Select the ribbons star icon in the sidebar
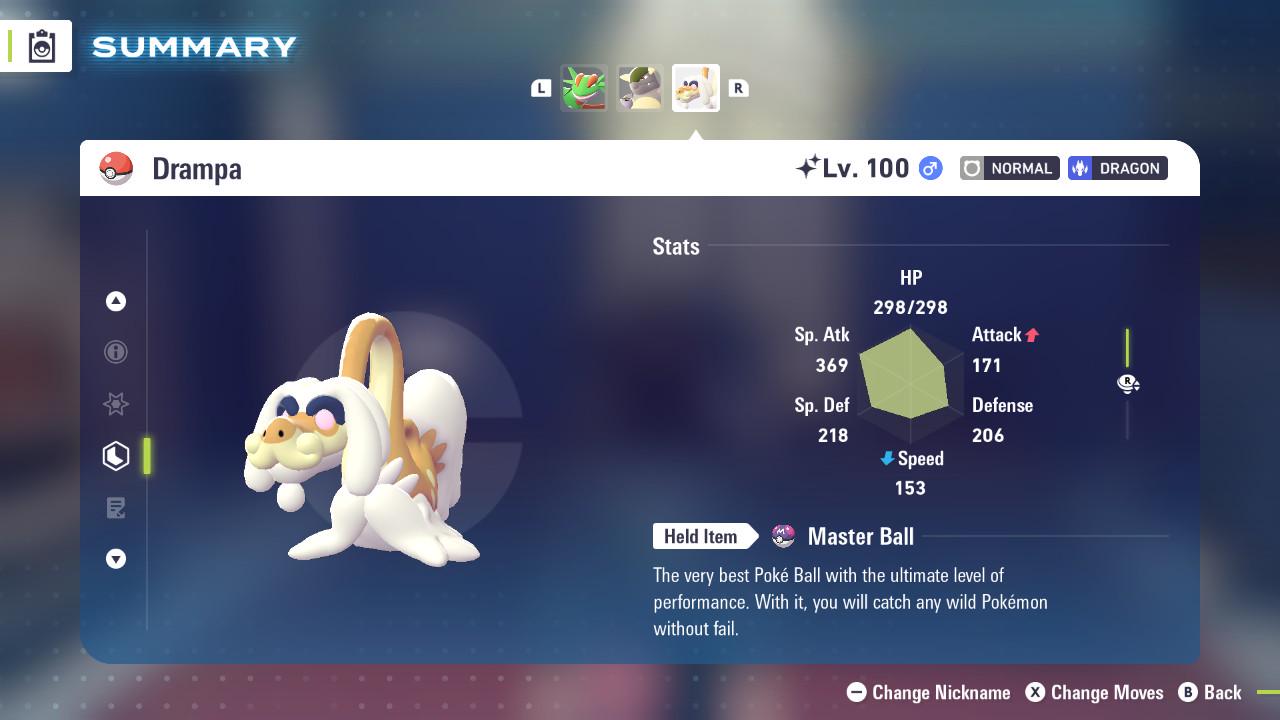This screenshot has height=720, width=1280. [x=116, y=404]
